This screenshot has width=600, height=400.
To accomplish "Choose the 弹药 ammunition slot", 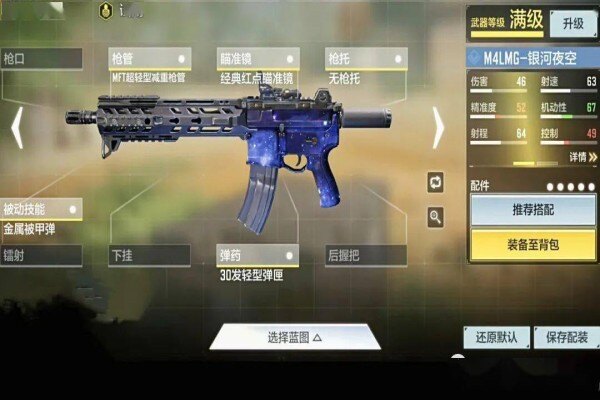I will (x=258, y=256).
